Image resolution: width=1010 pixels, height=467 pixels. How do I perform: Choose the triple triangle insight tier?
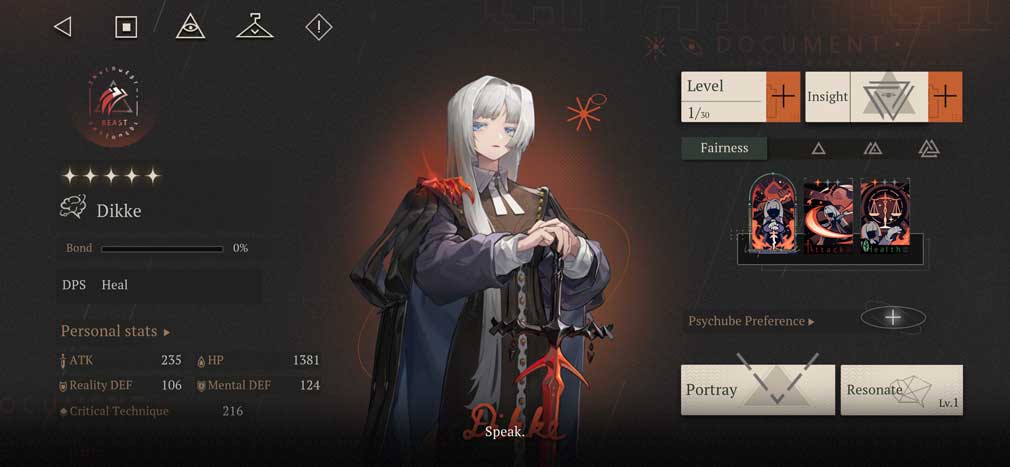tap(928, 149)
